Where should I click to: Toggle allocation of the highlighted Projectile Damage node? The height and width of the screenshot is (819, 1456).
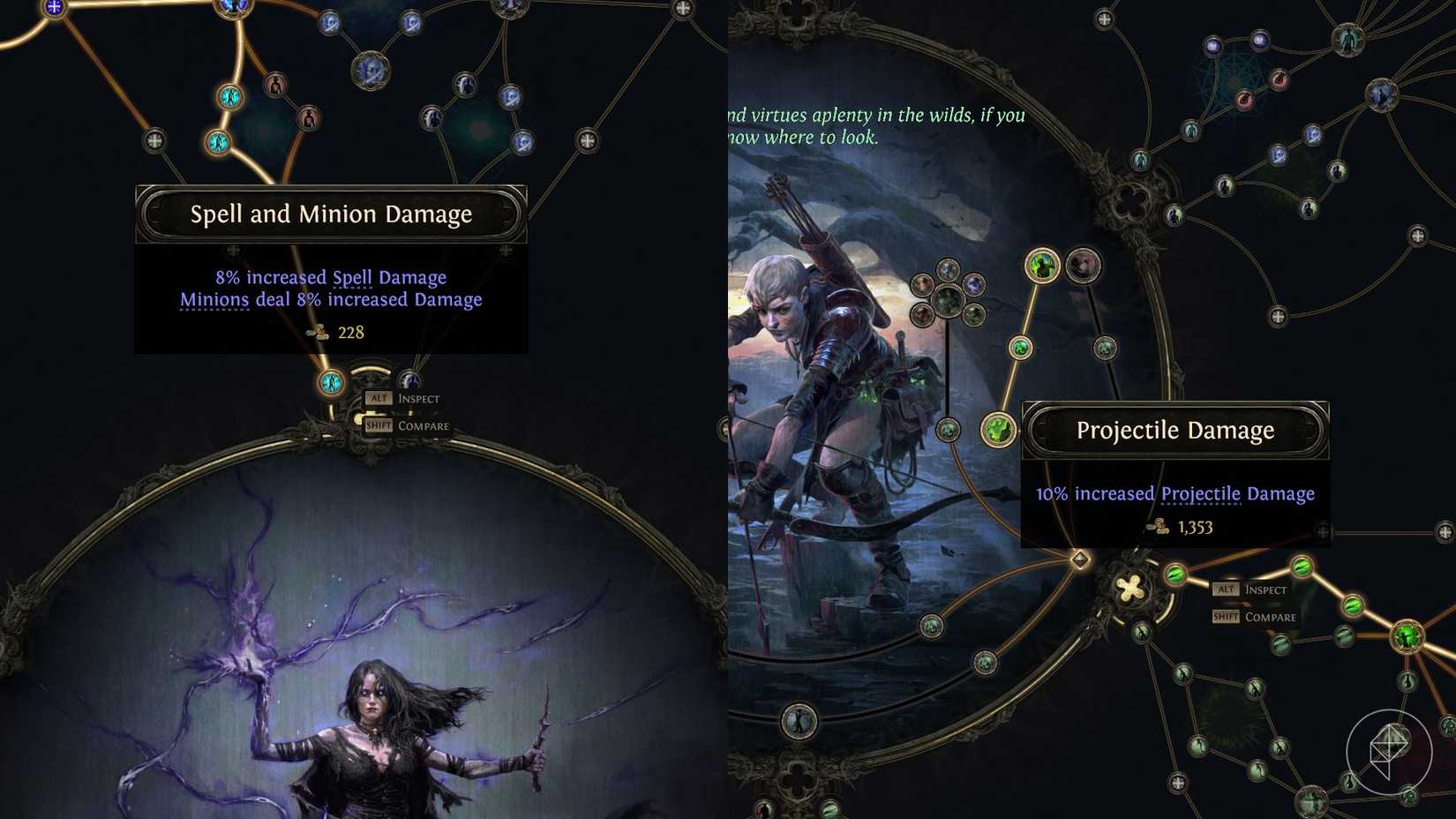(997, 430)
